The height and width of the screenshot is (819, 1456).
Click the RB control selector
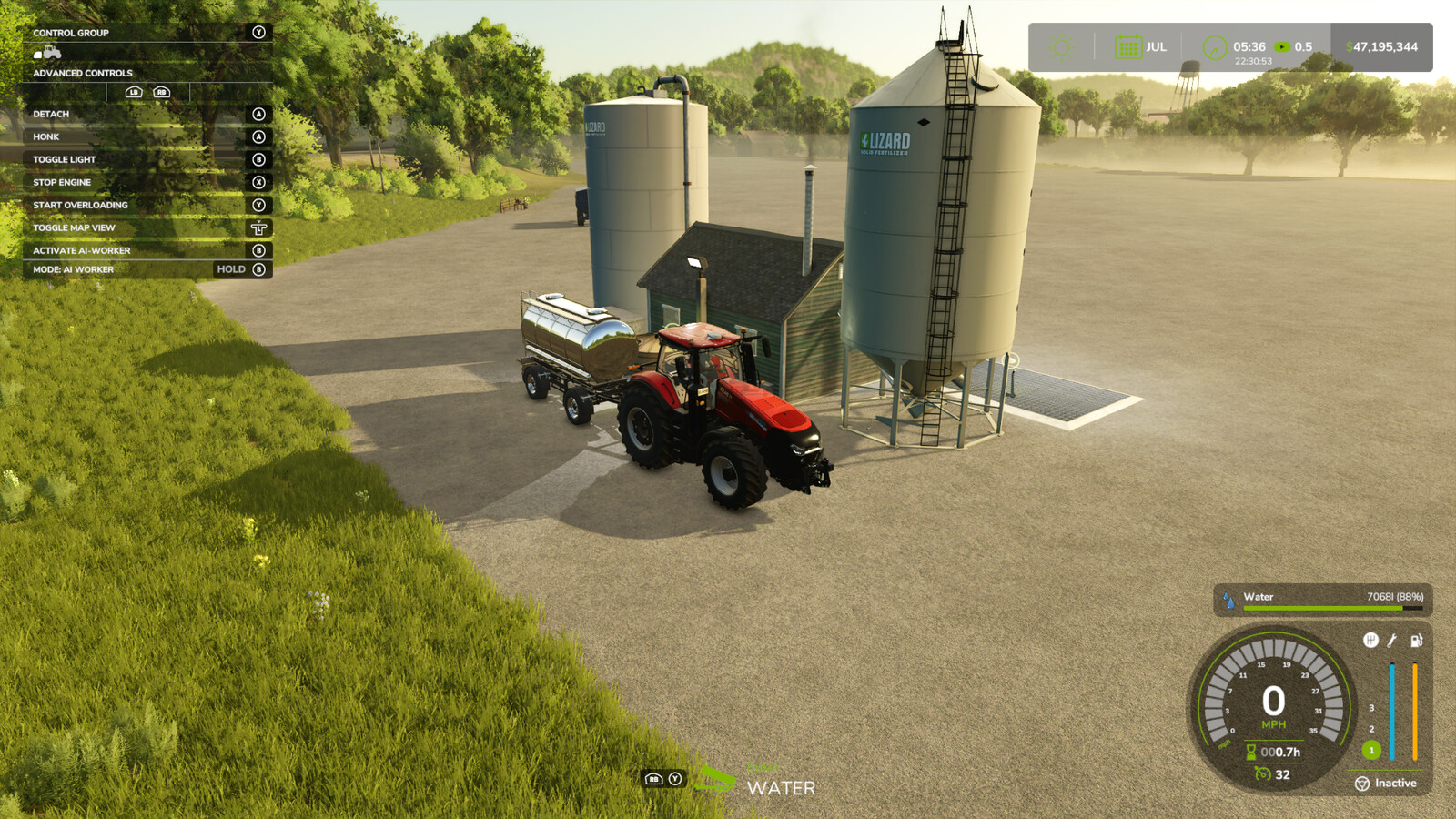162,92
